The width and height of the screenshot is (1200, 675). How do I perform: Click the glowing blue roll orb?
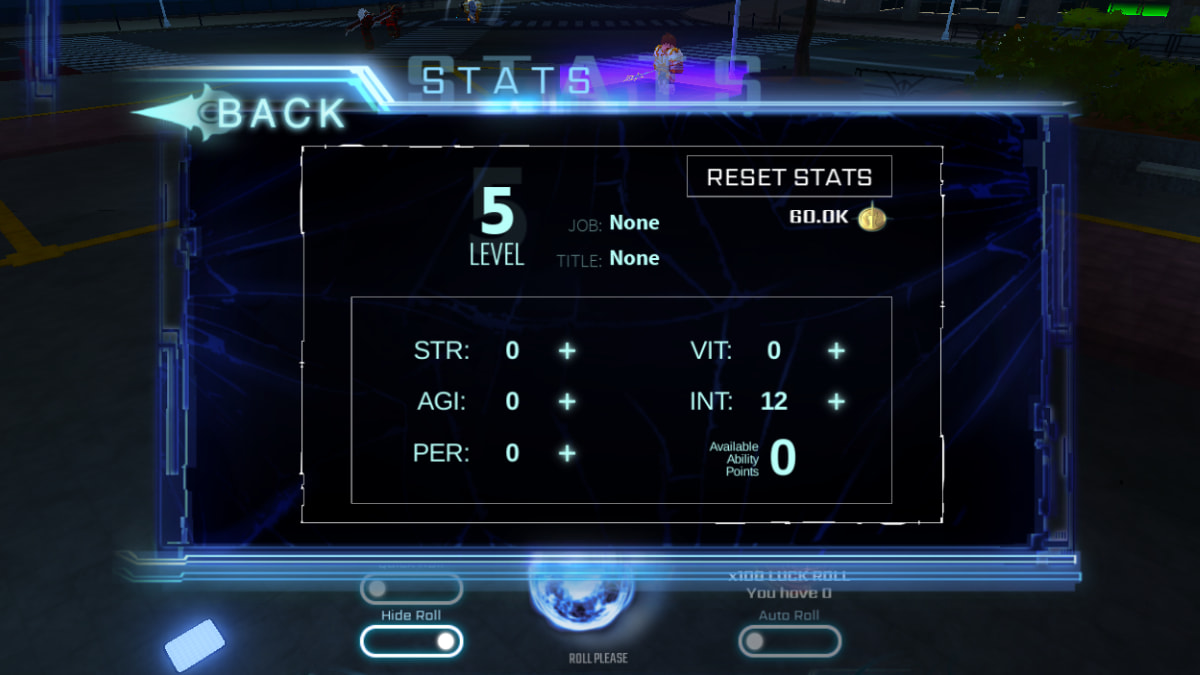tap(580, 598)
